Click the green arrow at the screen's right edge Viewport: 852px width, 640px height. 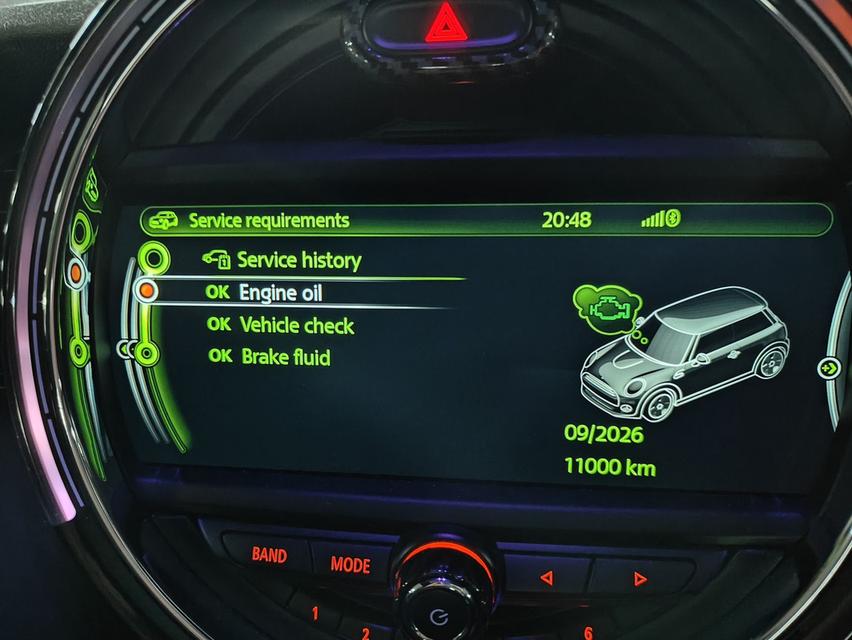[829, 369]
